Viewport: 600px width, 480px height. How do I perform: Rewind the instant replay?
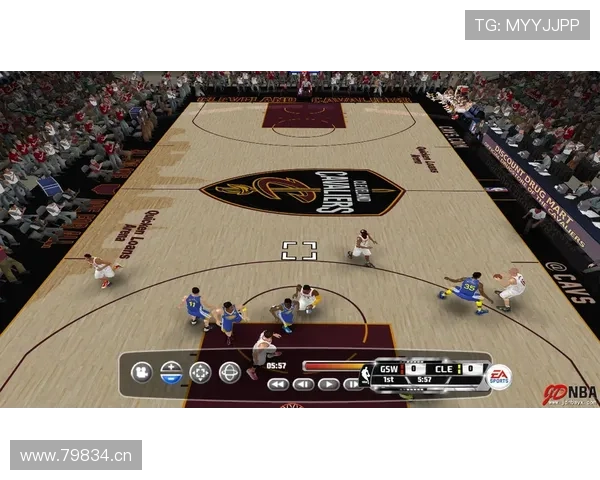point(278,384)
